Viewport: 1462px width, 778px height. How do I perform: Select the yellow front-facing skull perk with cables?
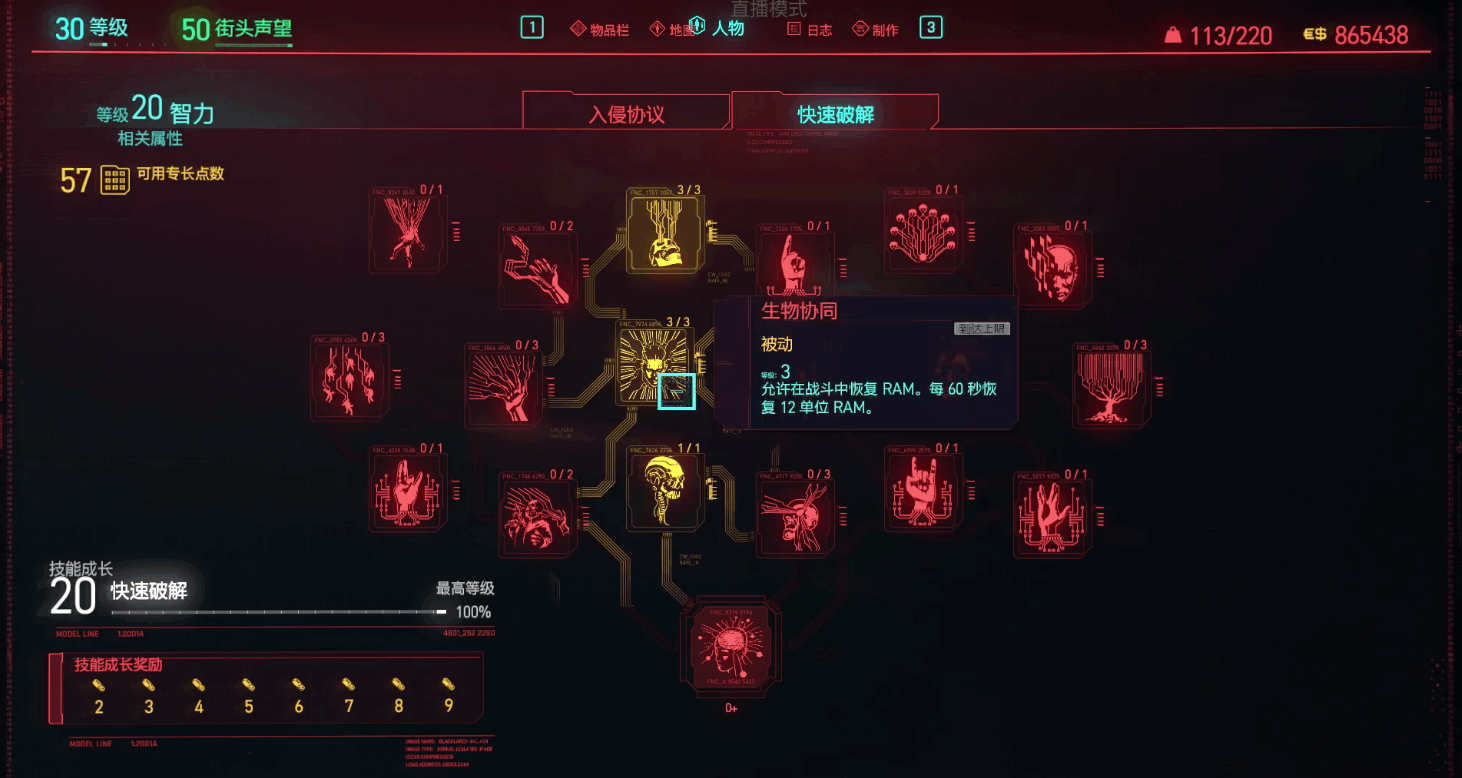click(665, 232)
